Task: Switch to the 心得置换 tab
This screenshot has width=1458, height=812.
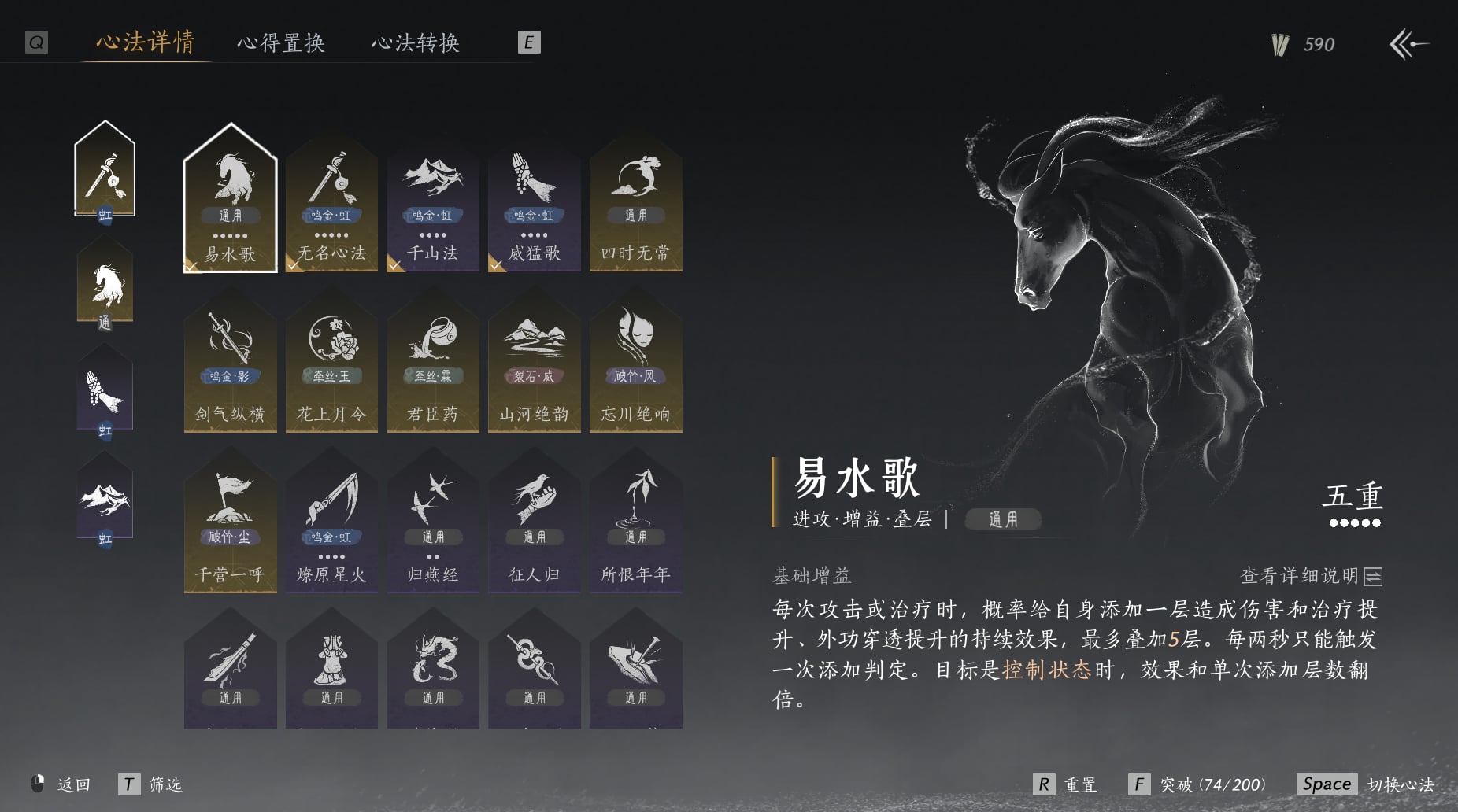Action: point(281,42)
